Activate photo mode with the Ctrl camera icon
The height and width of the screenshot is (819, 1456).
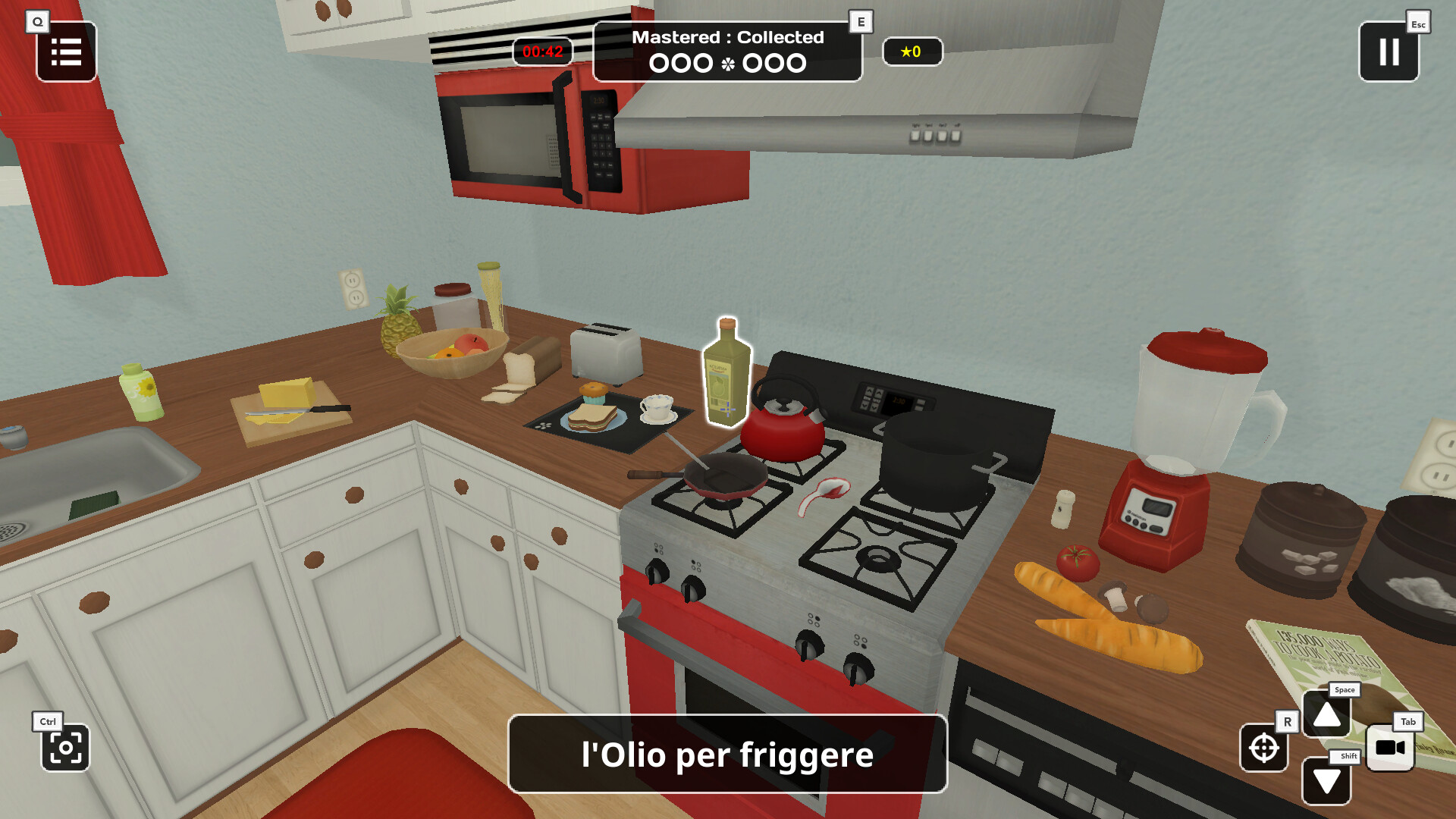coord(67,749)
